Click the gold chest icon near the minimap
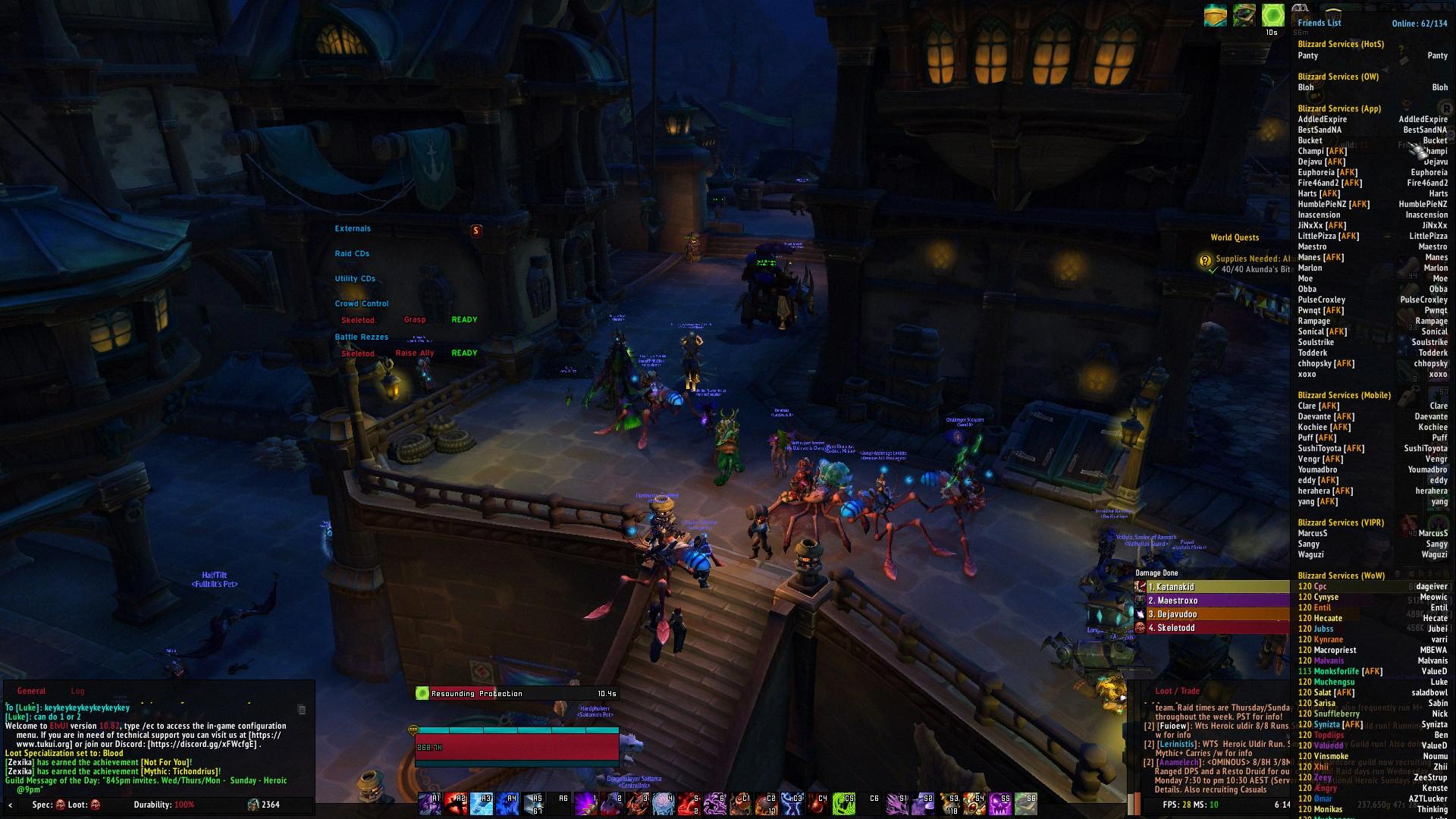This screenshot has width=1456, height=819. coord(1215,14)
